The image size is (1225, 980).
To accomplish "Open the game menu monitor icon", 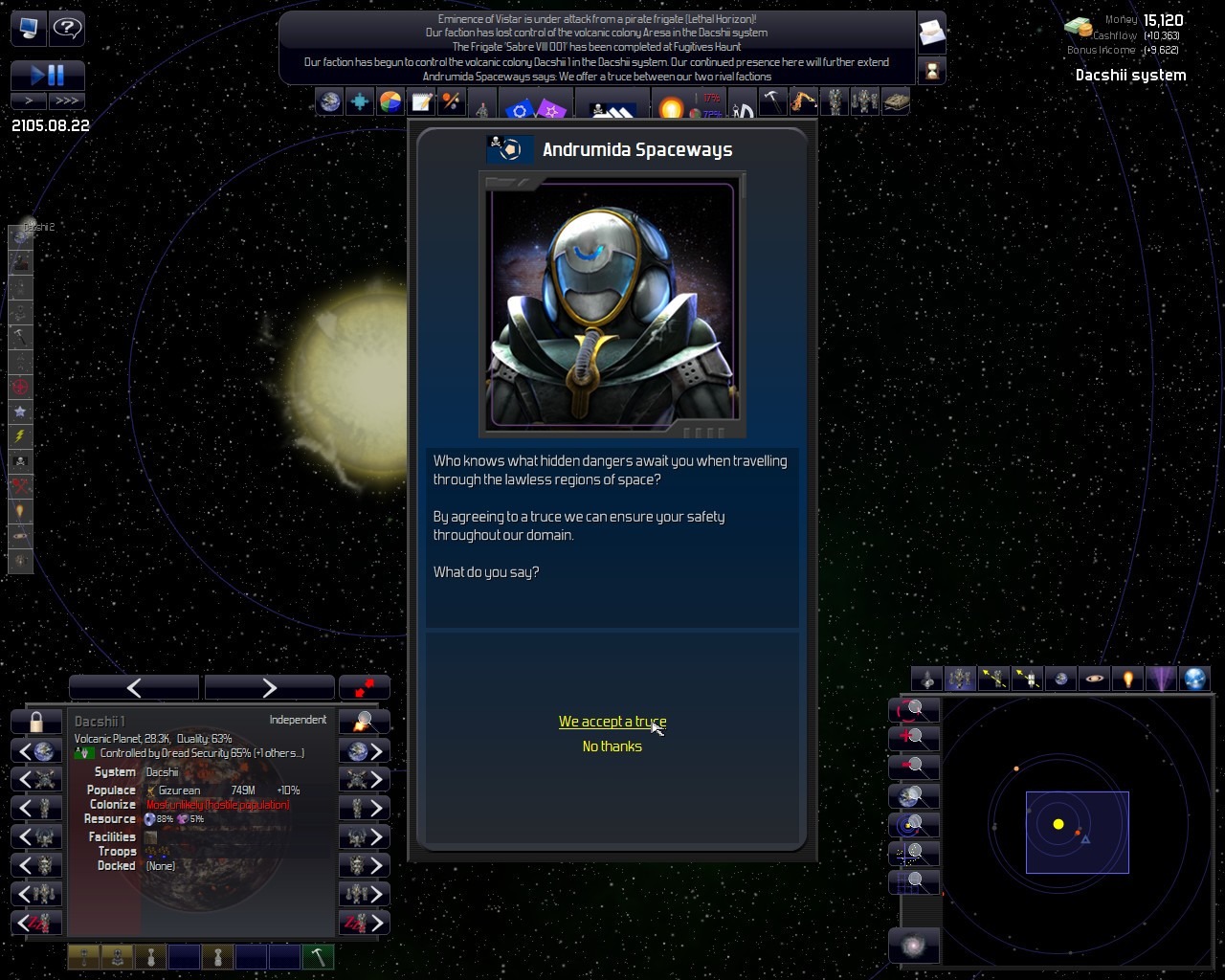I will click(x=29, y=28).
